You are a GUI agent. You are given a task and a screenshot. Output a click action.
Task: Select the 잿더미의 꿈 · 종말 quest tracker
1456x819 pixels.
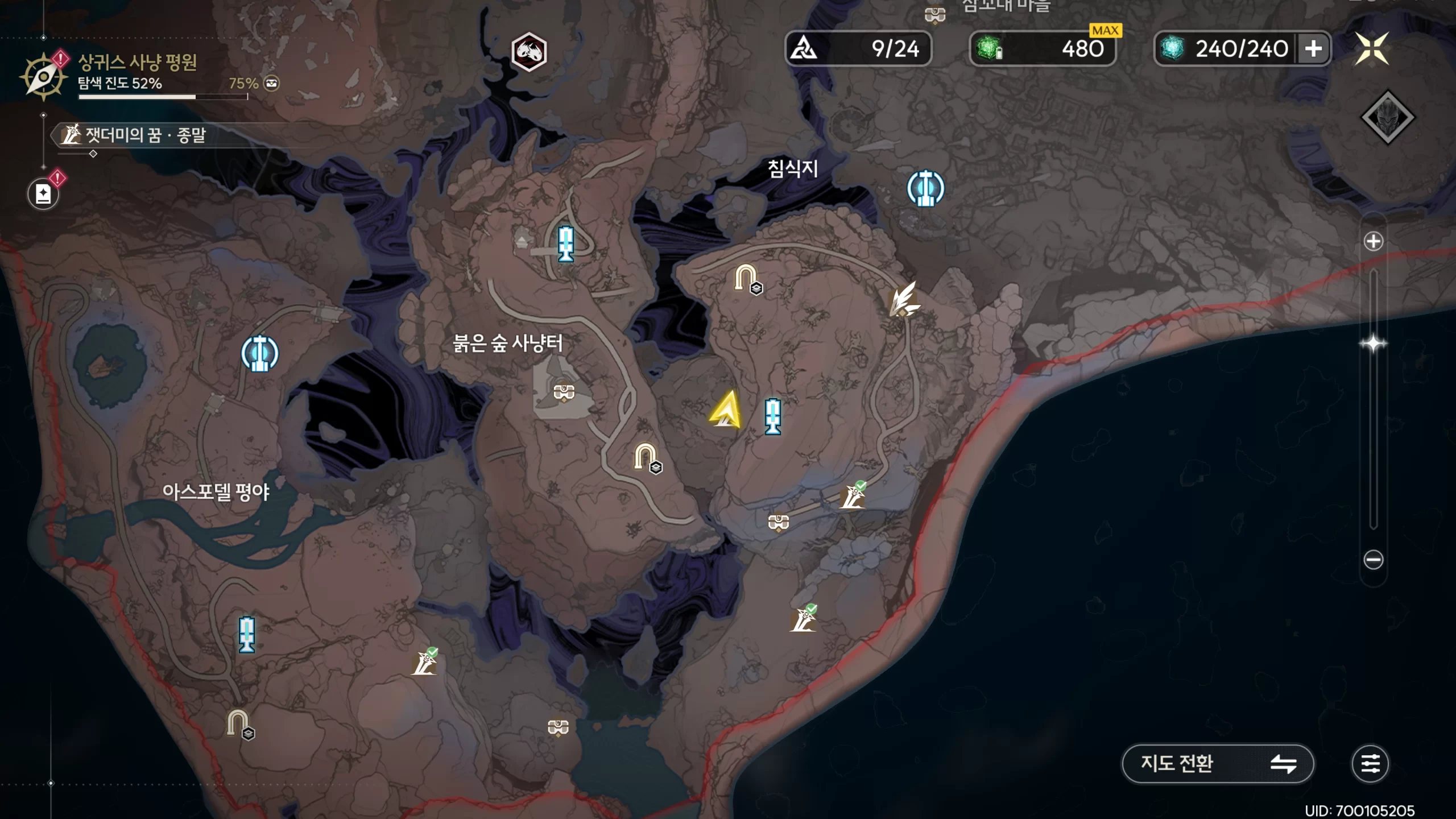click(136, 135)
